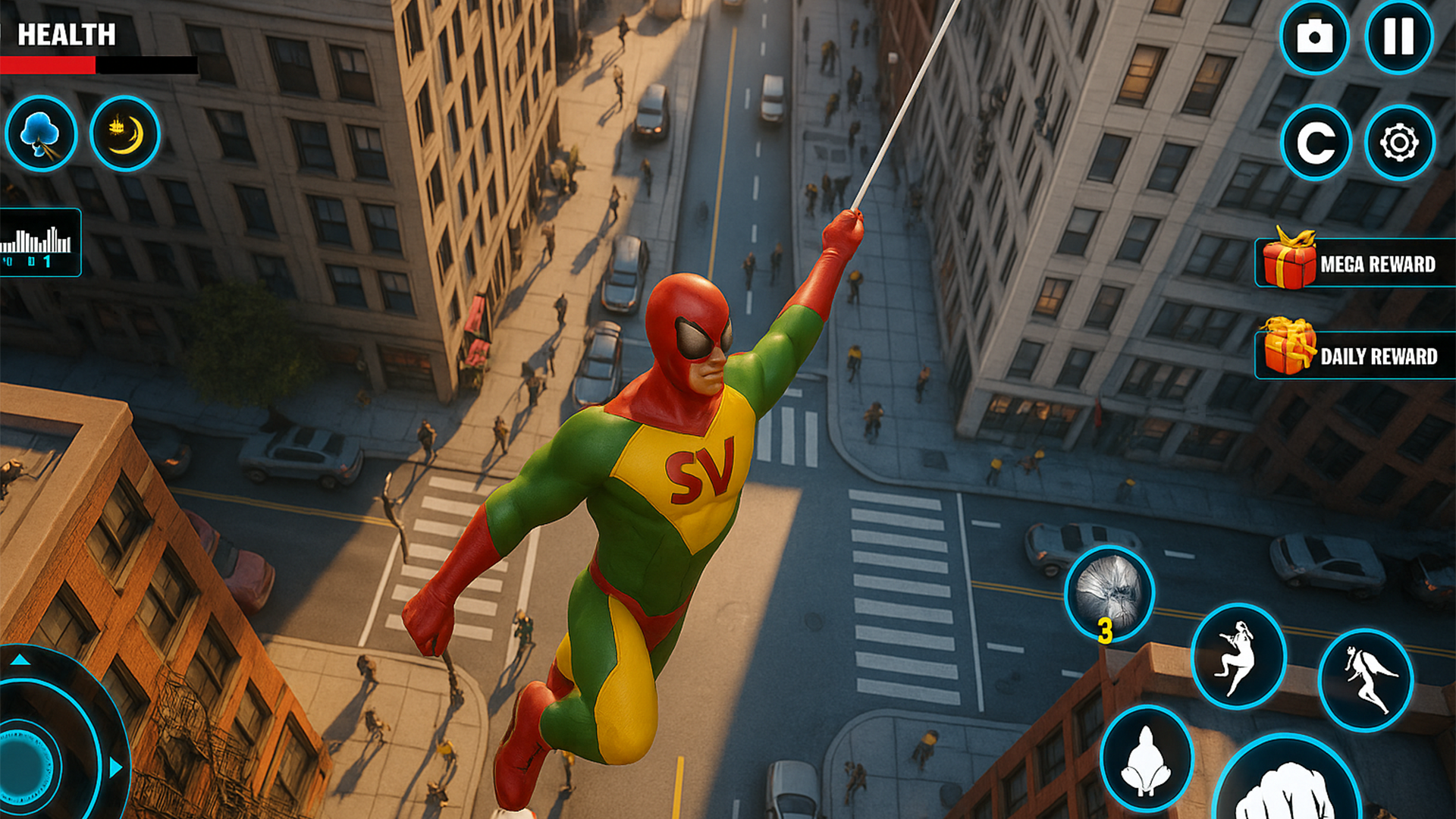Select the bar graph panel
The image size is (1456, 819).
(x=38, y=243)
